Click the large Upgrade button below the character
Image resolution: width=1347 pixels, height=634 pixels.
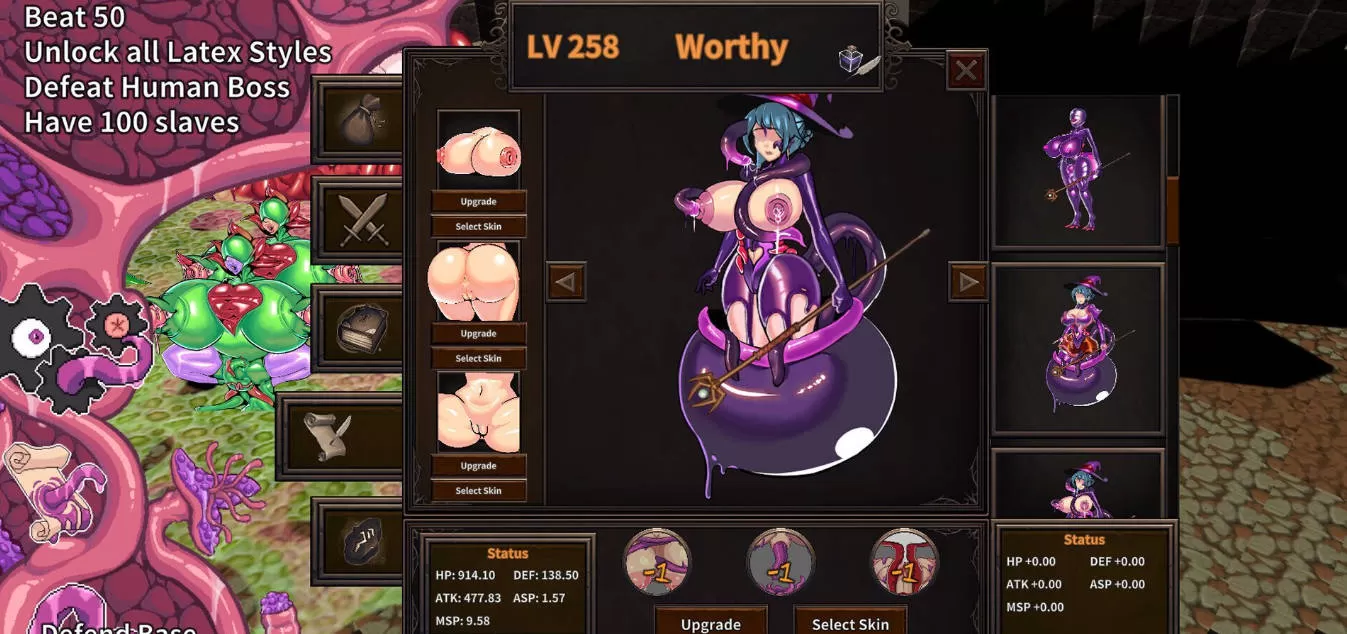[x=711, y=623]
